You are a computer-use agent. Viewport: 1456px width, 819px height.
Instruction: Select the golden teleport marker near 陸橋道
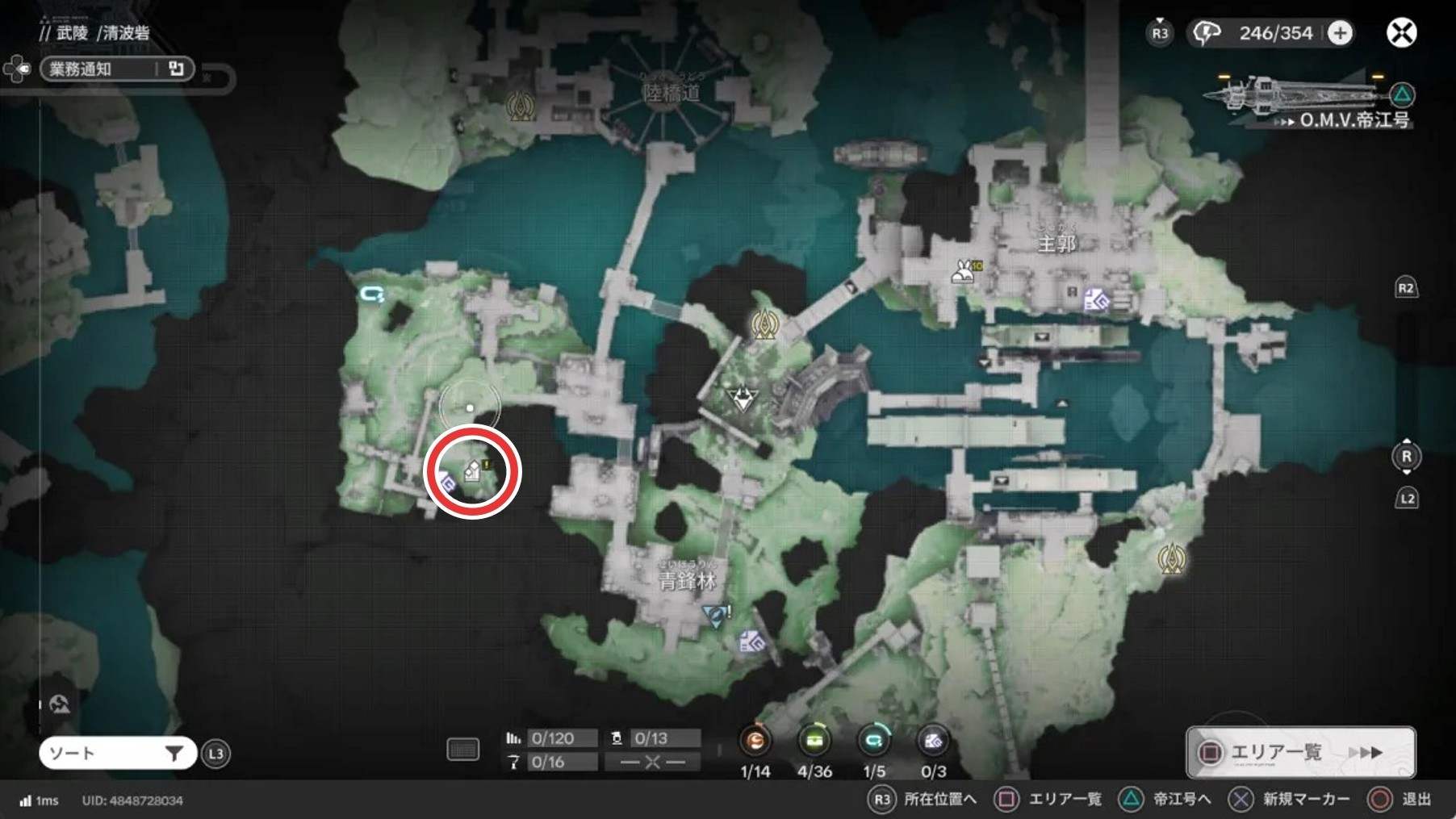point(521,106)
